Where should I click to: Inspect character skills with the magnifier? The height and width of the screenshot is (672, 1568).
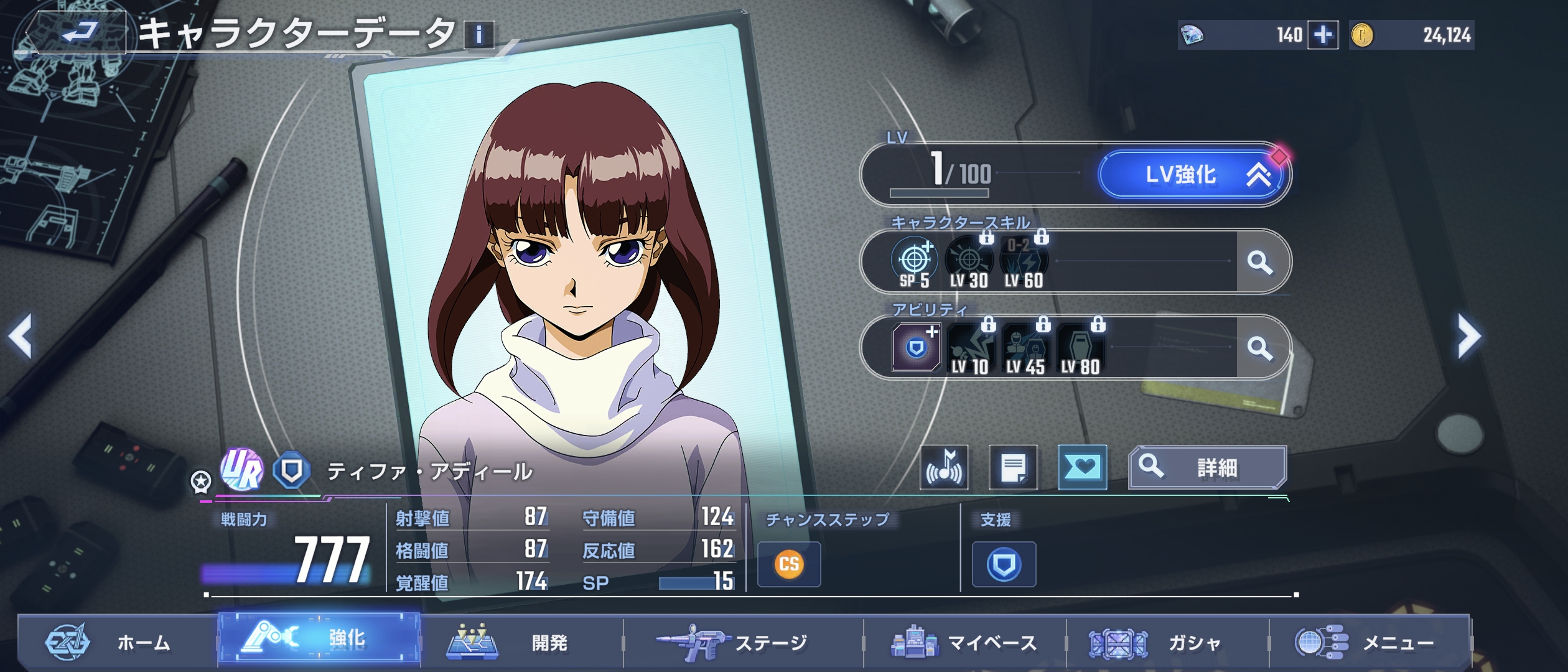pyautogui.click(x=1260, y=262)
